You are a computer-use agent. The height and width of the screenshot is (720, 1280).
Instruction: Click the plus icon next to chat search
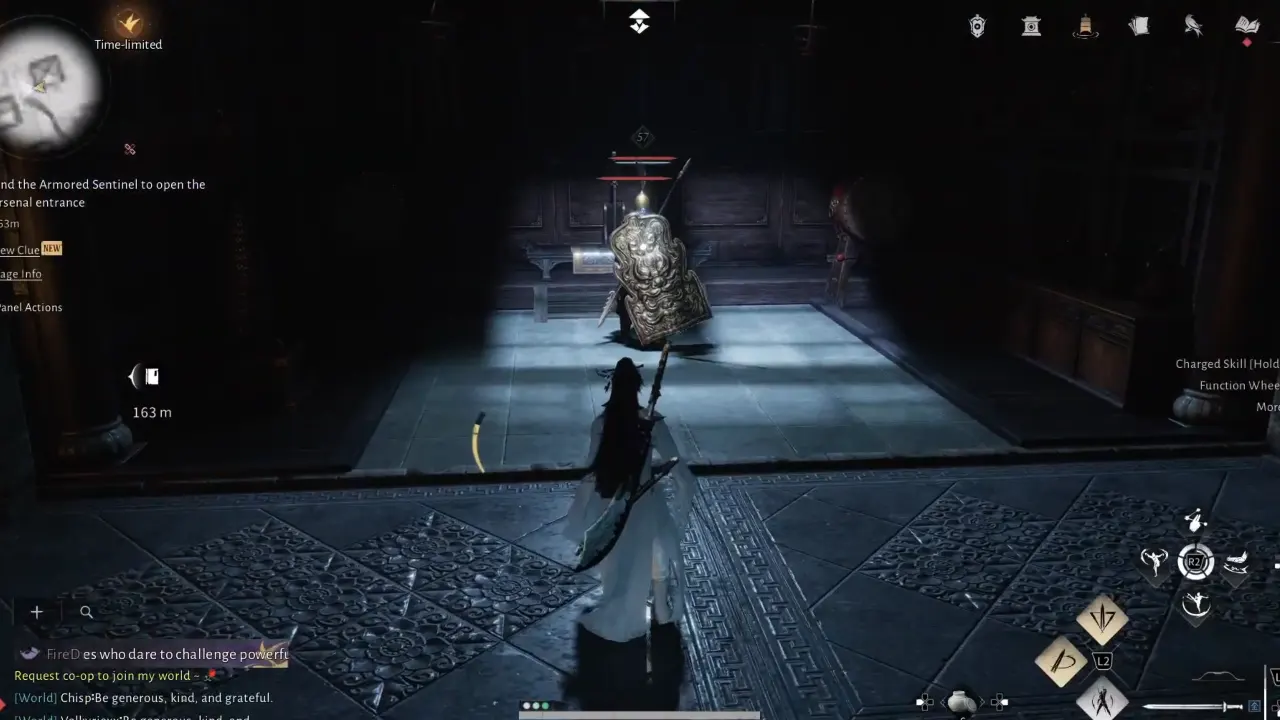36,611
